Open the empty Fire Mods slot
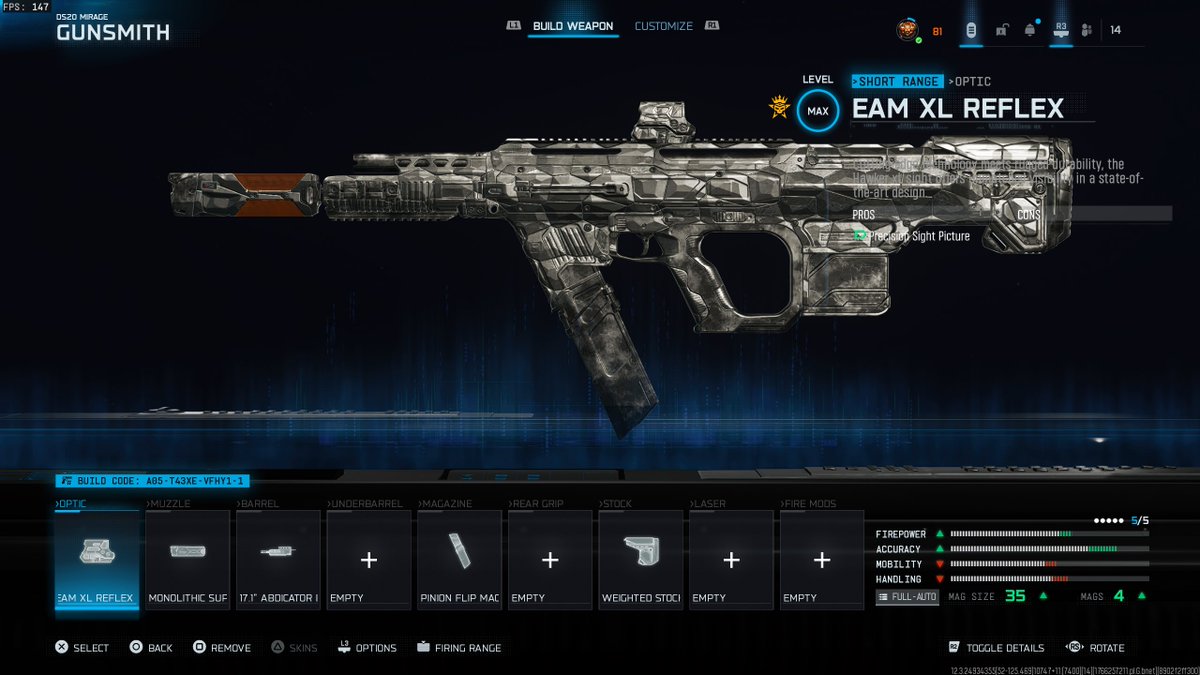This screenshot has height=675, width=1200. click(x=822, y=558)
